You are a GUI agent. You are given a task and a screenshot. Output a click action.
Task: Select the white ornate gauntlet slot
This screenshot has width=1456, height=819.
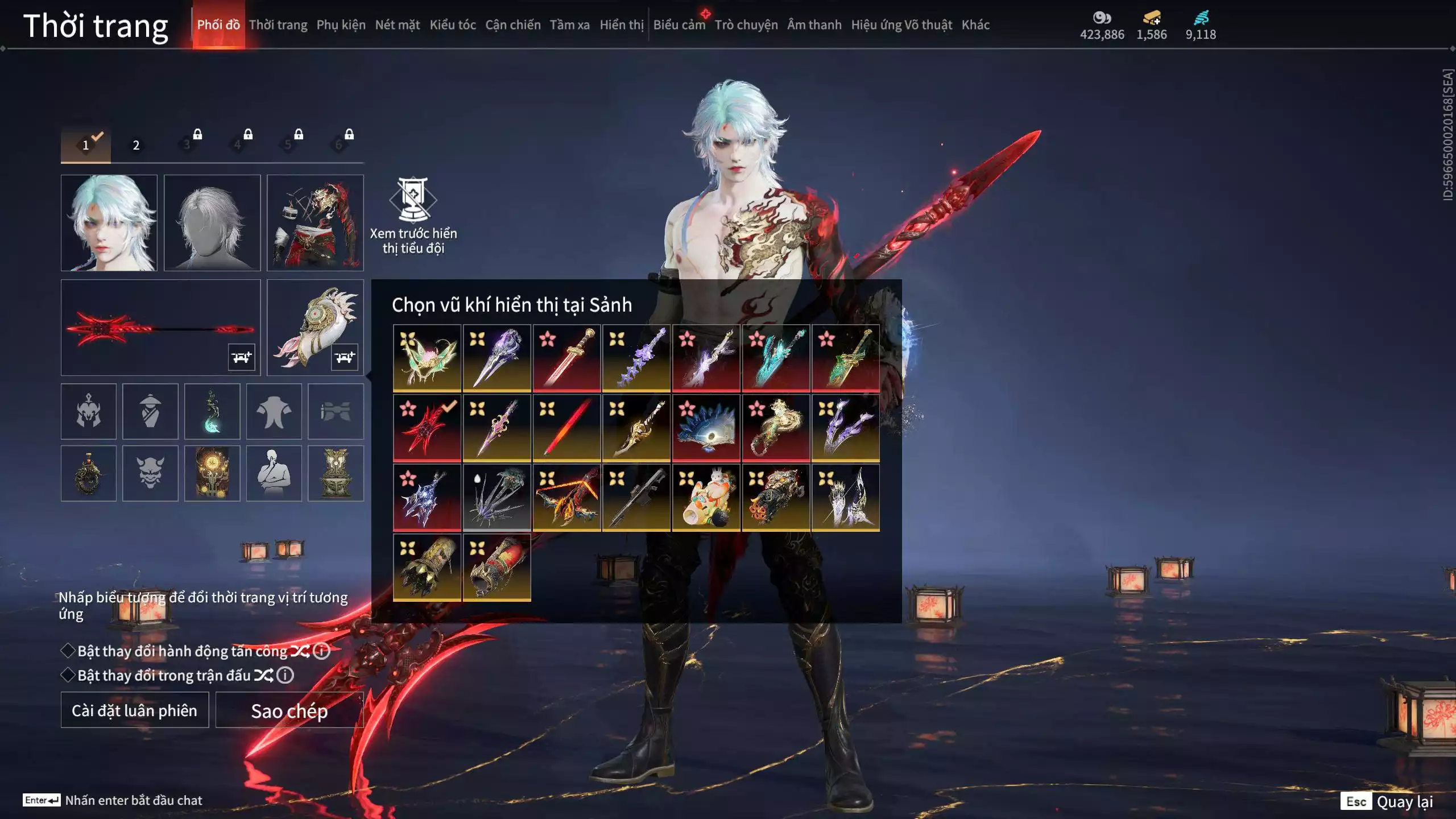[315, 328]
